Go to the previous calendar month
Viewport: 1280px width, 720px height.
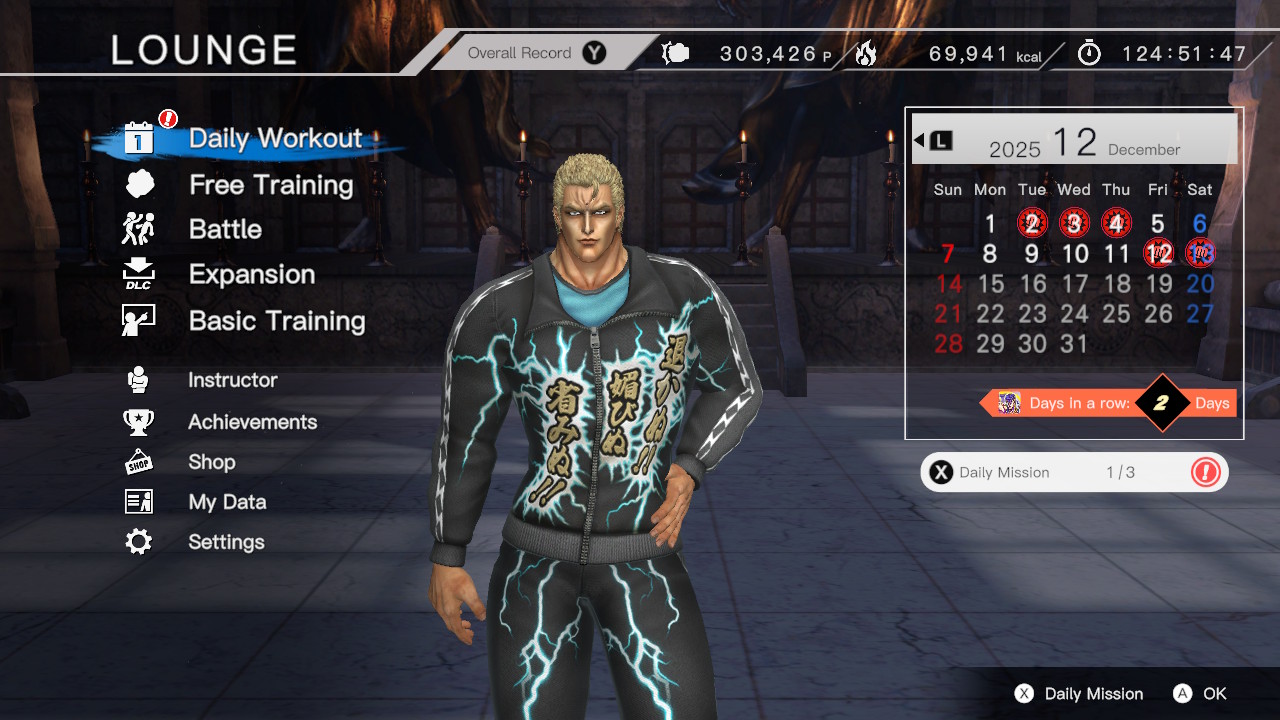pyautogui.click(x=932, y=140)
